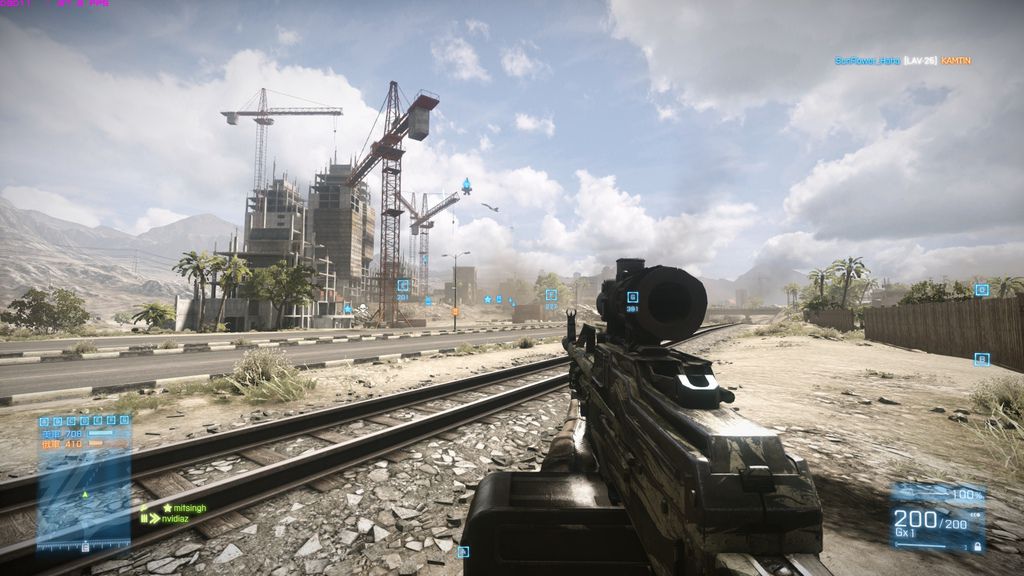The height and width of the screenshot is (576, 1024).
Task: Select squad member nvidiaz in squad list
Action: coord(181,519)
